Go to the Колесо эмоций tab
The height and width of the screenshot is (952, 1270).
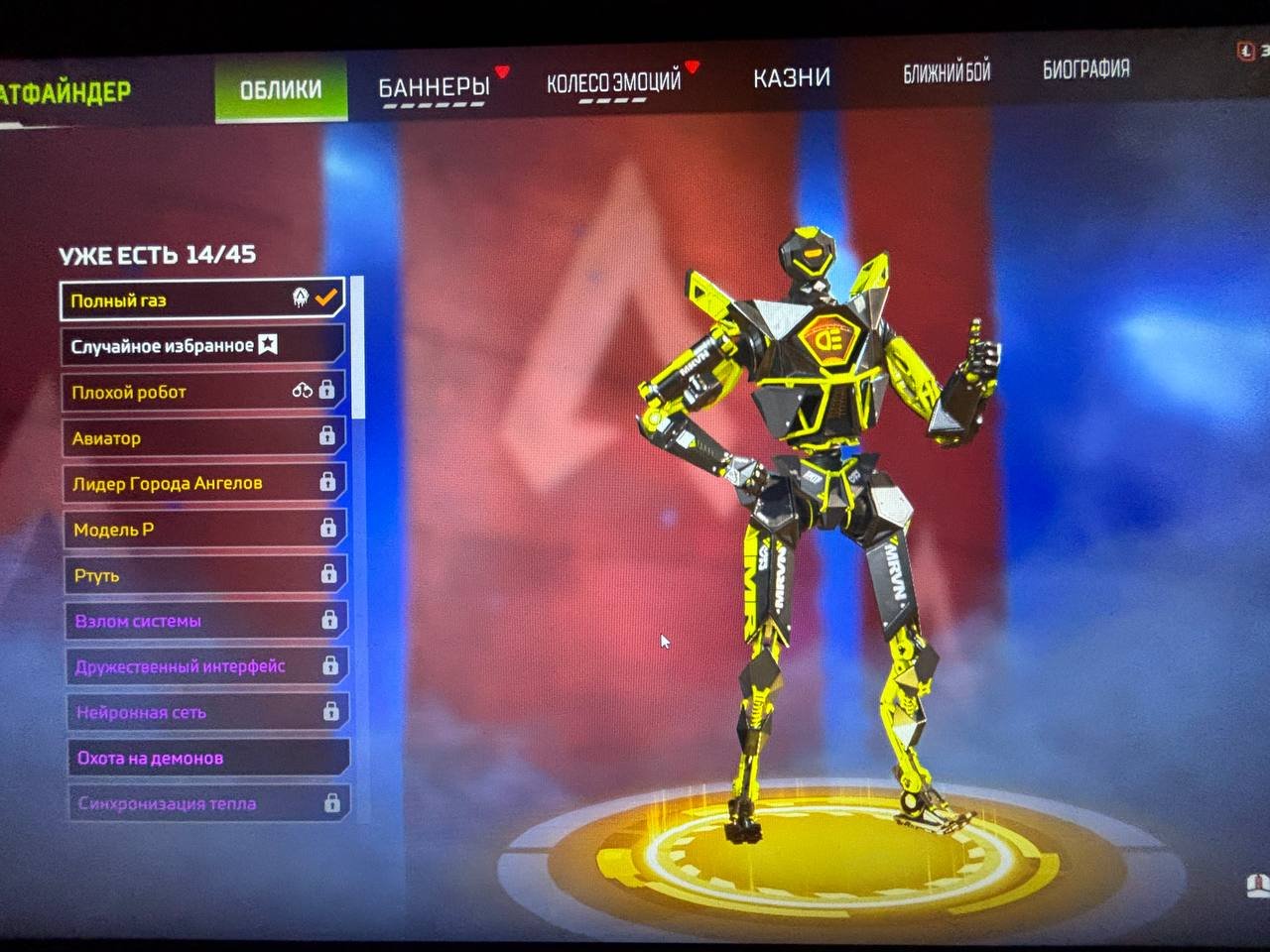[x=613, y=81]
